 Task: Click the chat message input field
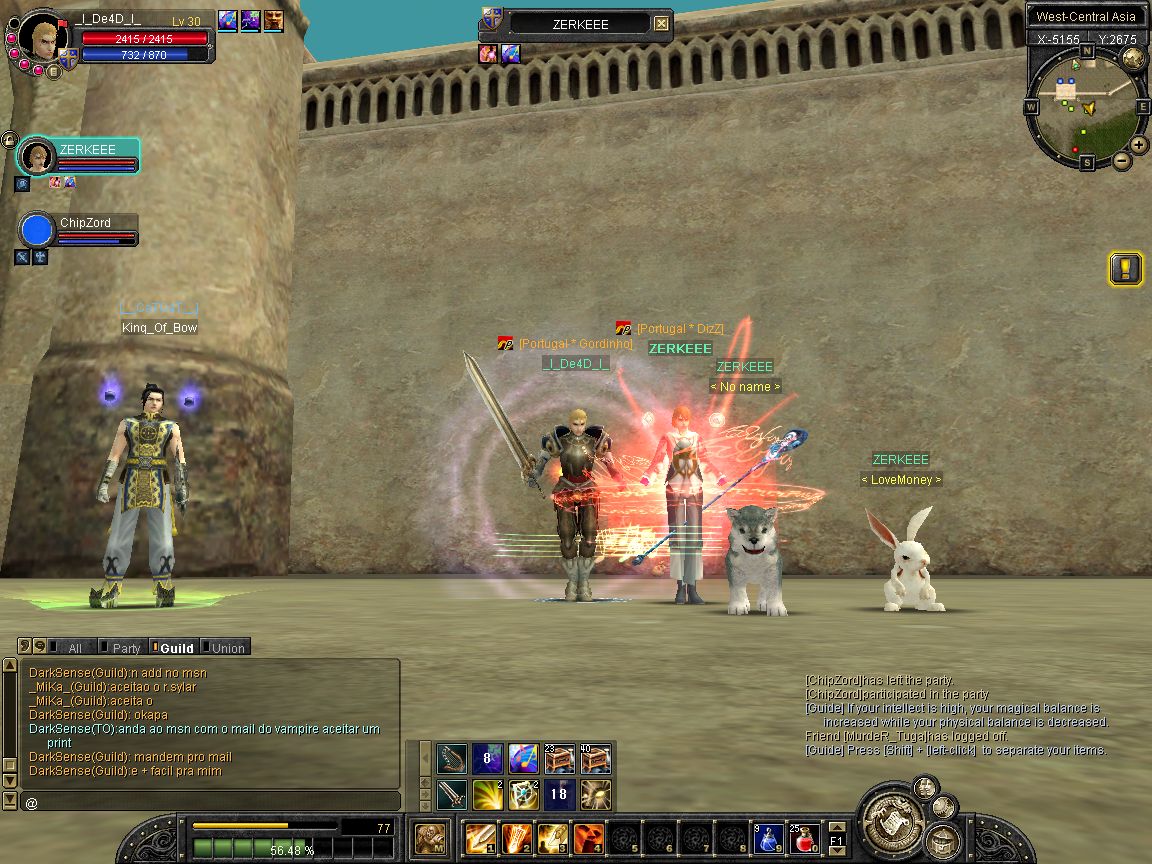click(210, 802)
